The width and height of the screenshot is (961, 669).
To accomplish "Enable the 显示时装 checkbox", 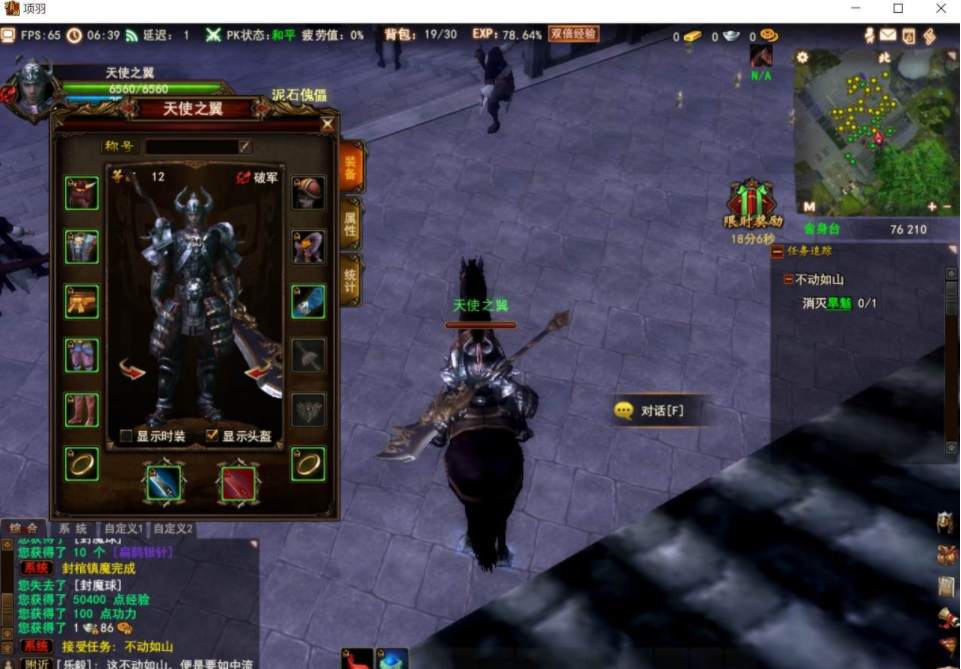I will (126, 436).
